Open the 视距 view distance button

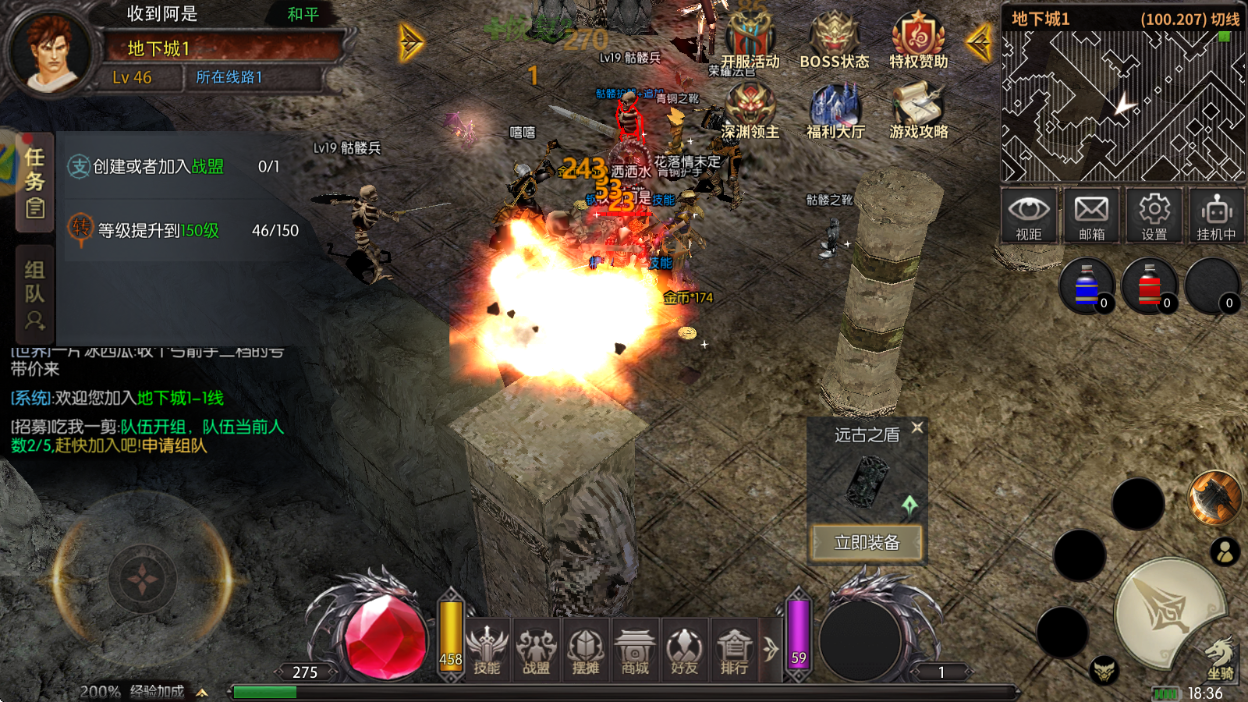pyautogui.click(x=1029, y=215)
